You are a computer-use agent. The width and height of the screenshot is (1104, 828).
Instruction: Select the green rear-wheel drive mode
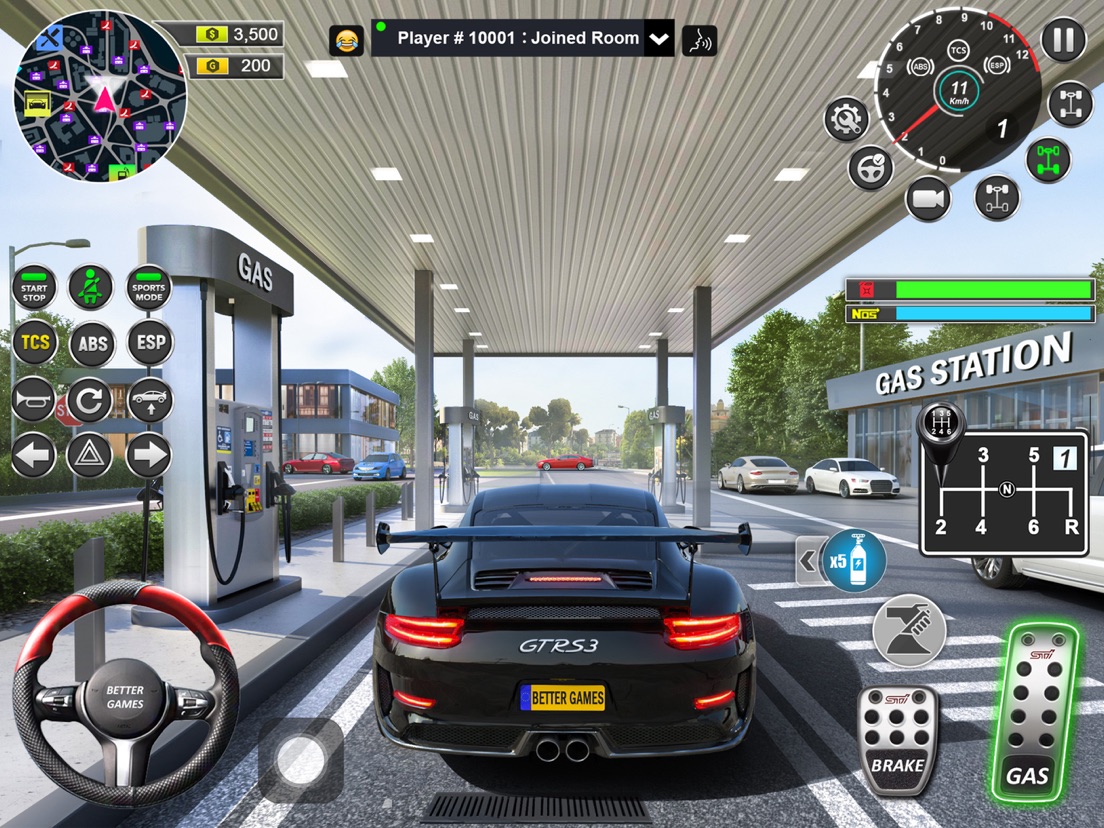(x=1048, y=160)
